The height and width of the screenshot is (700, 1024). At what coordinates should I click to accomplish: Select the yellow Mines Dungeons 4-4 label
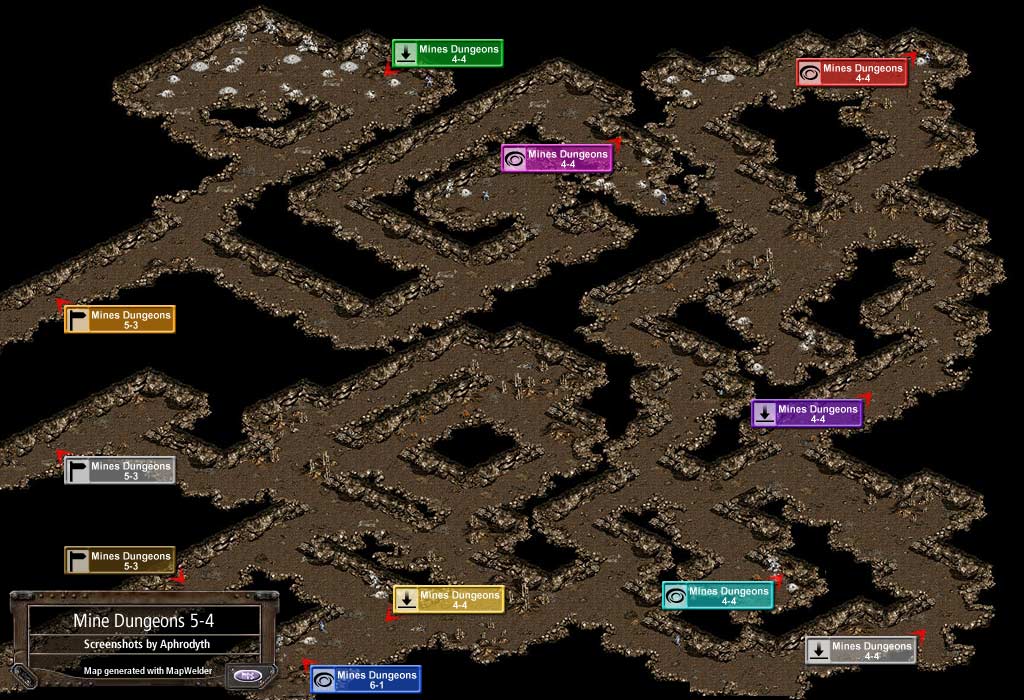pos(448,599)
